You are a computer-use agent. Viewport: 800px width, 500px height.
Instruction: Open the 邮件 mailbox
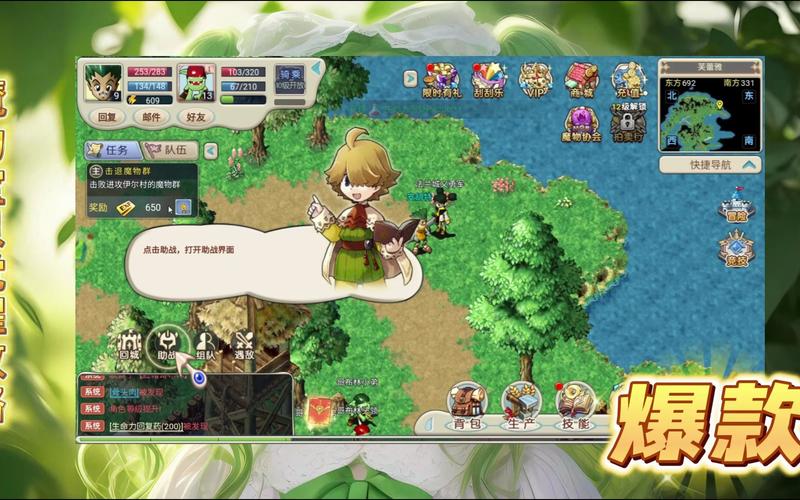pos(151,116)
